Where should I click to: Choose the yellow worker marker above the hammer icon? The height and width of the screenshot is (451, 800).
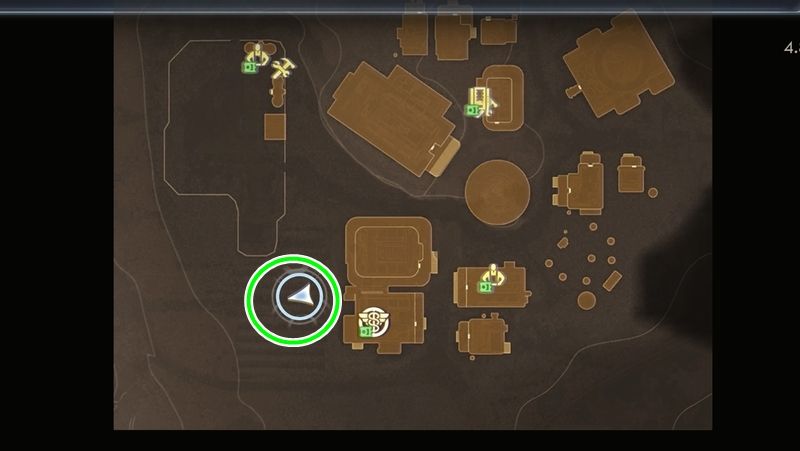(258, 54)
